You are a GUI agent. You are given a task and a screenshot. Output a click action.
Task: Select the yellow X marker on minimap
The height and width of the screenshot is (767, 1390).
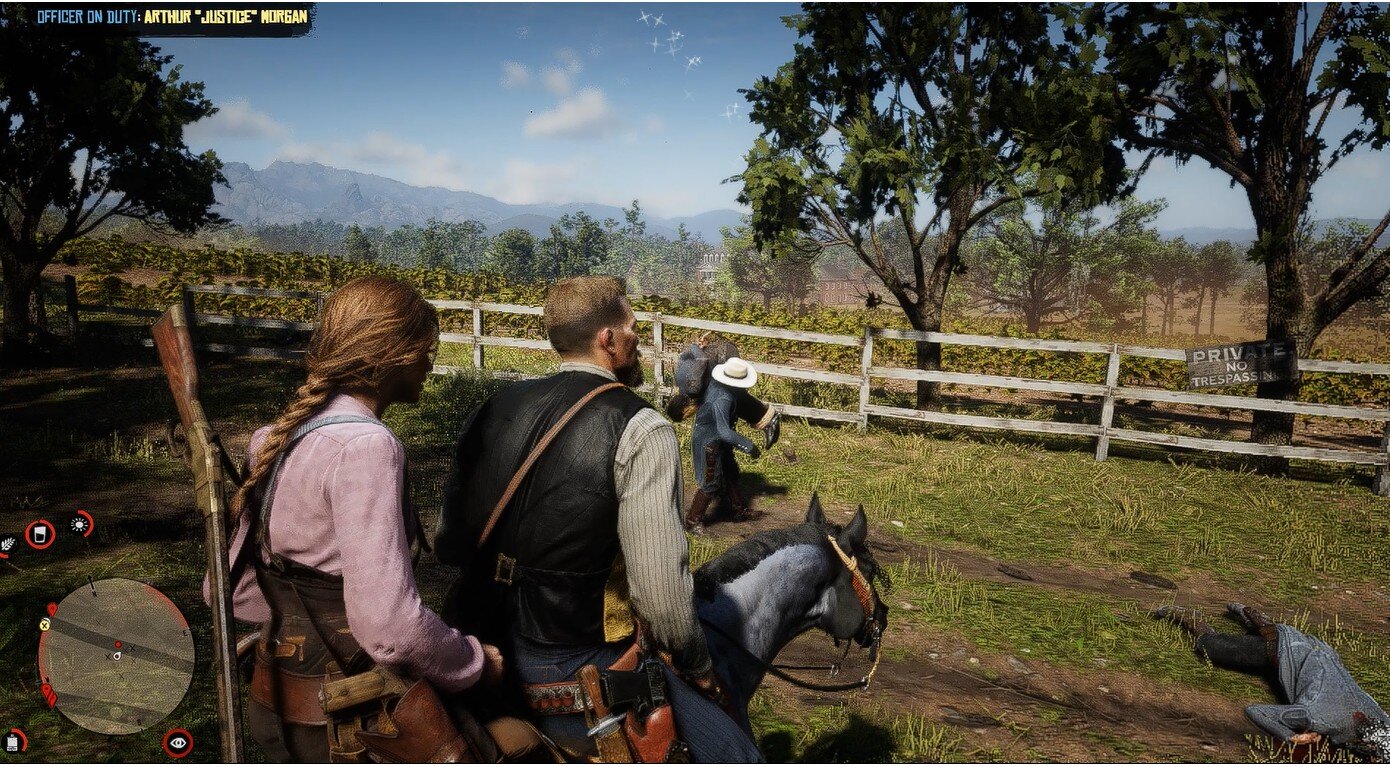[44, 625]
